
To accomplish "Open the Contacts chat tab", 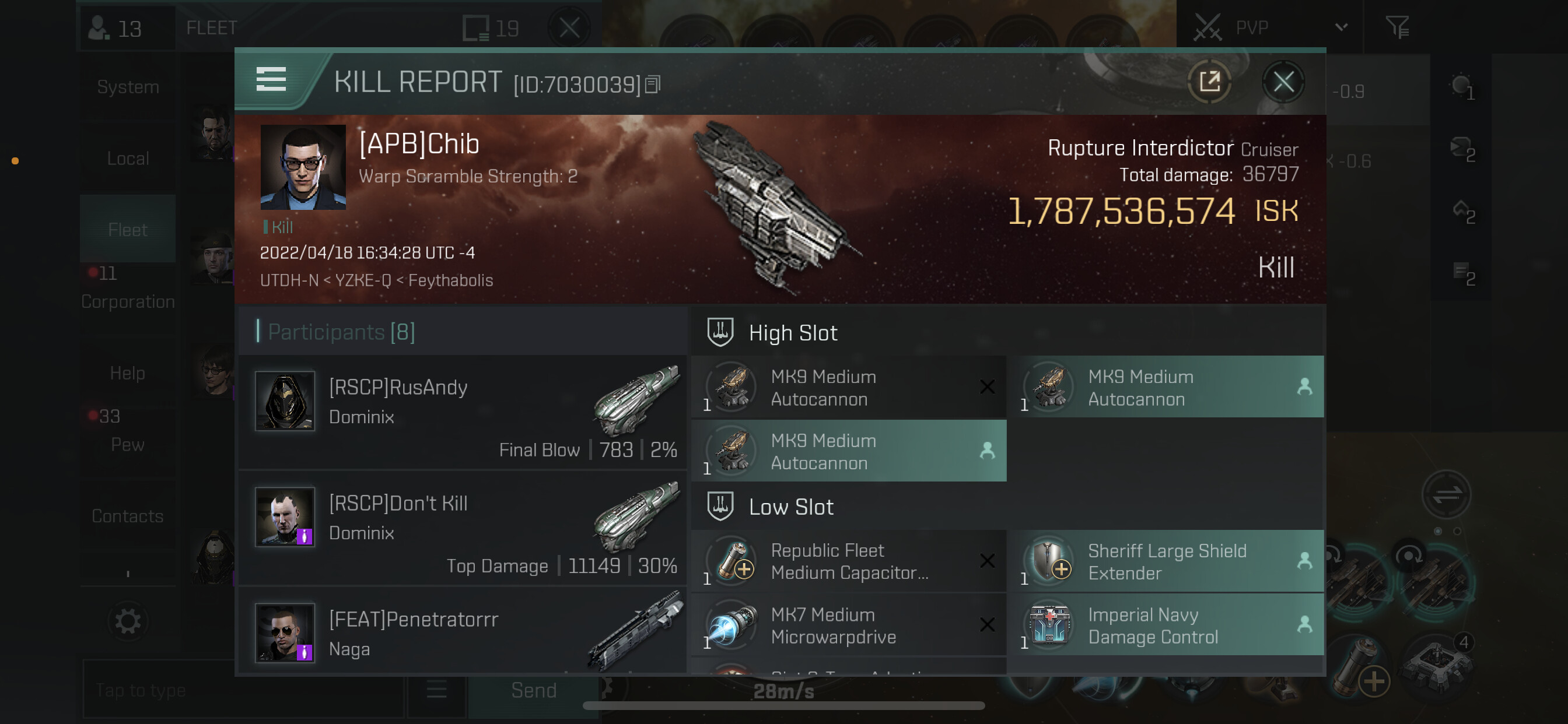I will [128, 516].
